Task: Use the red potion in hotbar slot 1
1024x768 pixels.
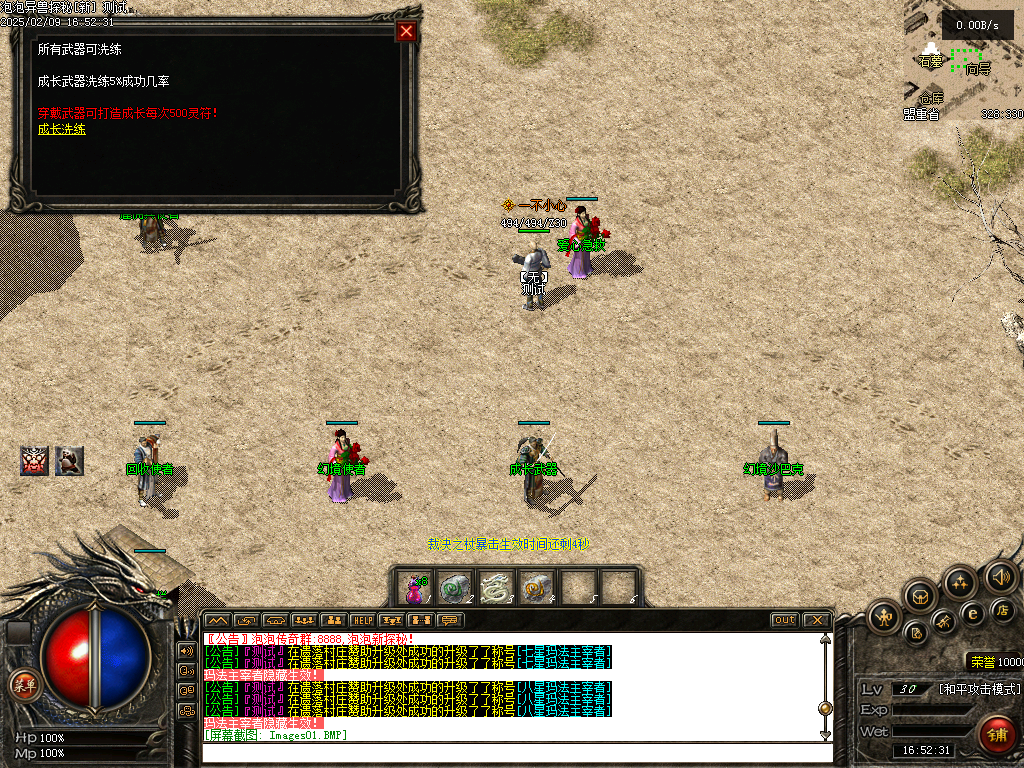Action: pos(415,588)
